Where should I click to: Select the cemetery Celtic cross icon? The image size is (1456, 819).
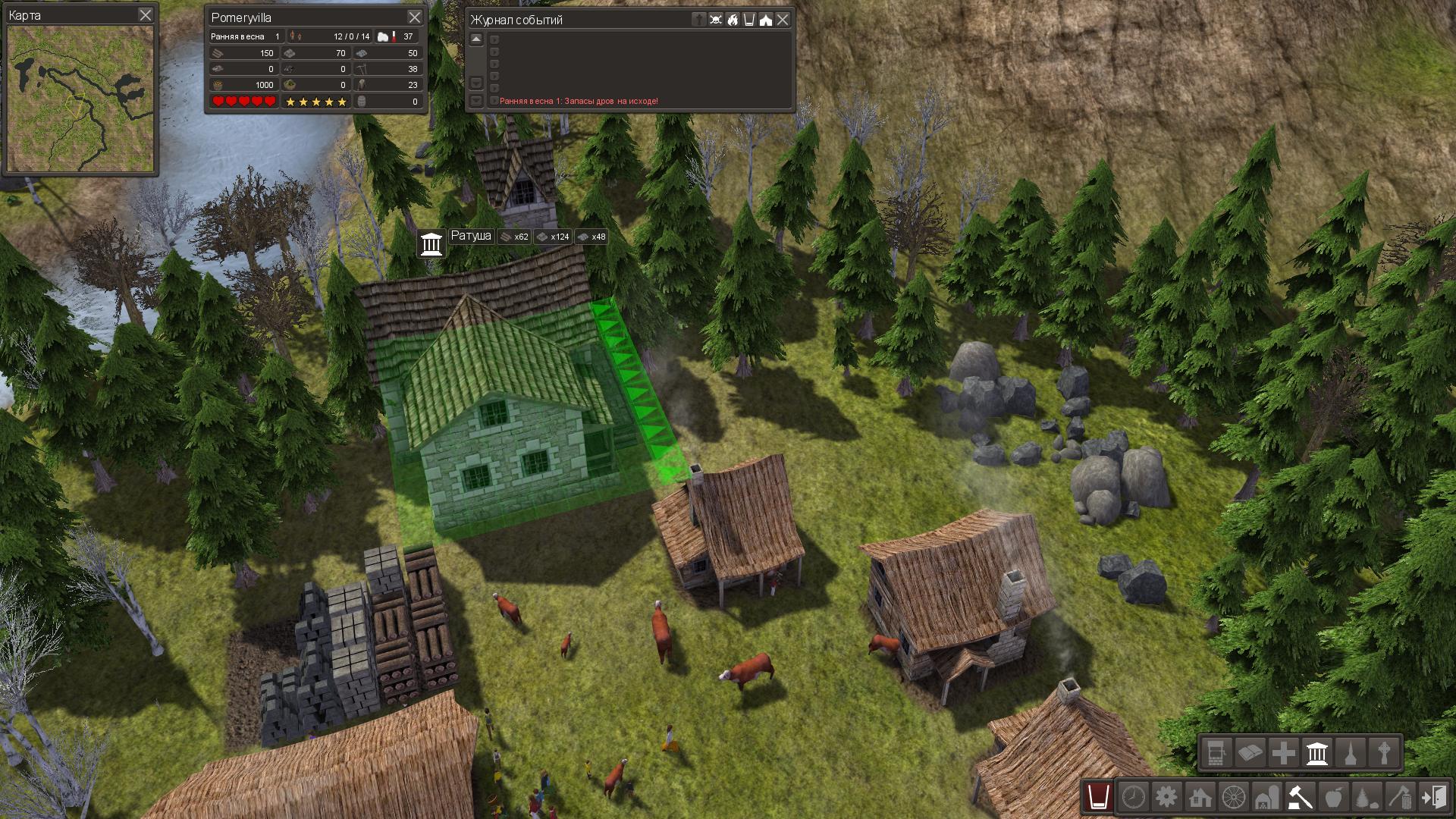click(1384, 753)
